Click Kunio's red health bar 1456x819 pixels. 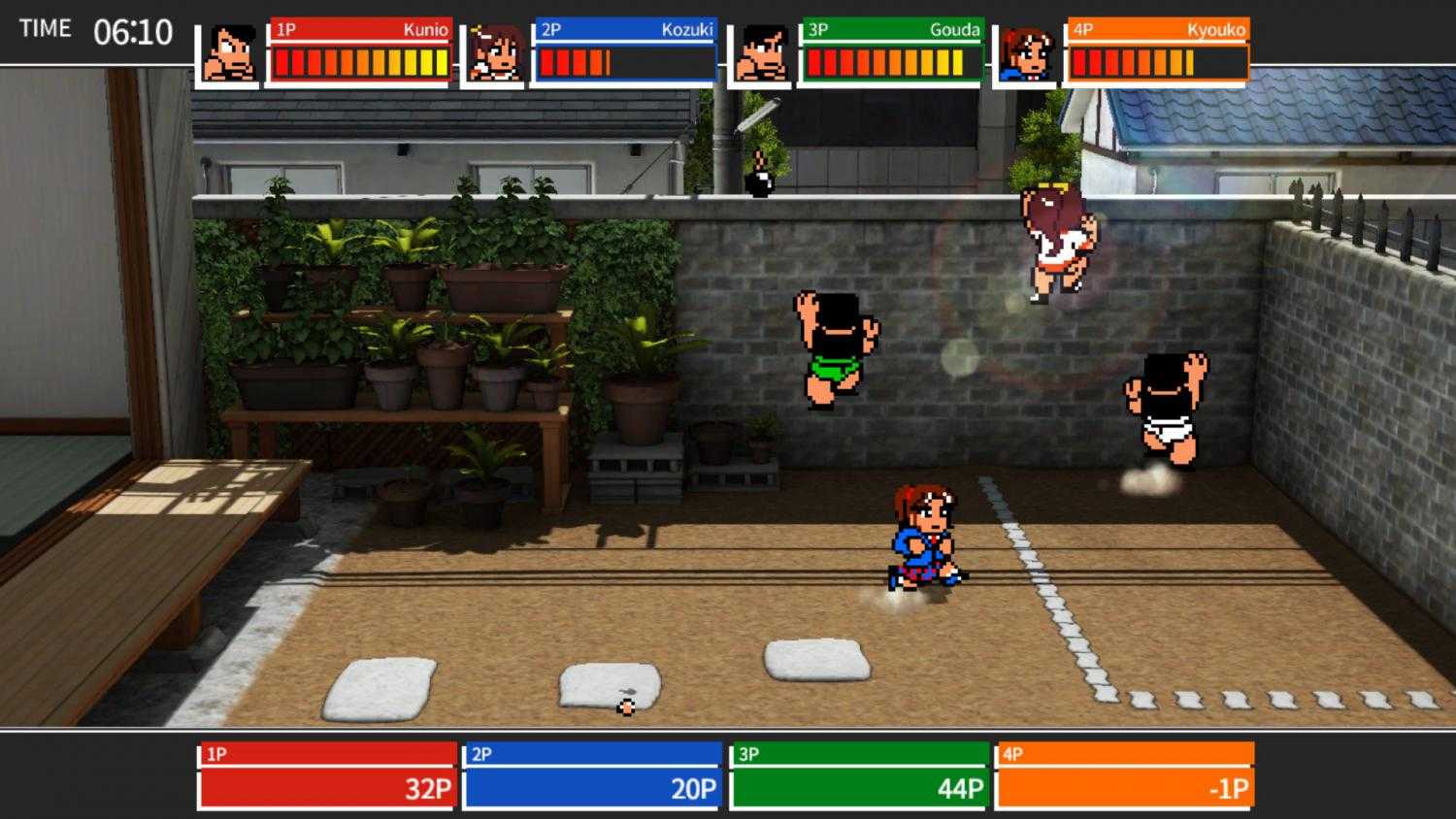coord(359,62)
